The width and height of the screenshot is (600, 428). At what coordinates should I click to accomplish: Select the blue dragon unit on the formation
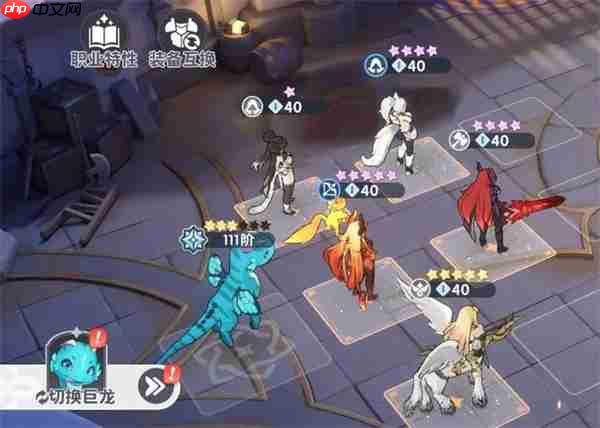click(224, 300)
